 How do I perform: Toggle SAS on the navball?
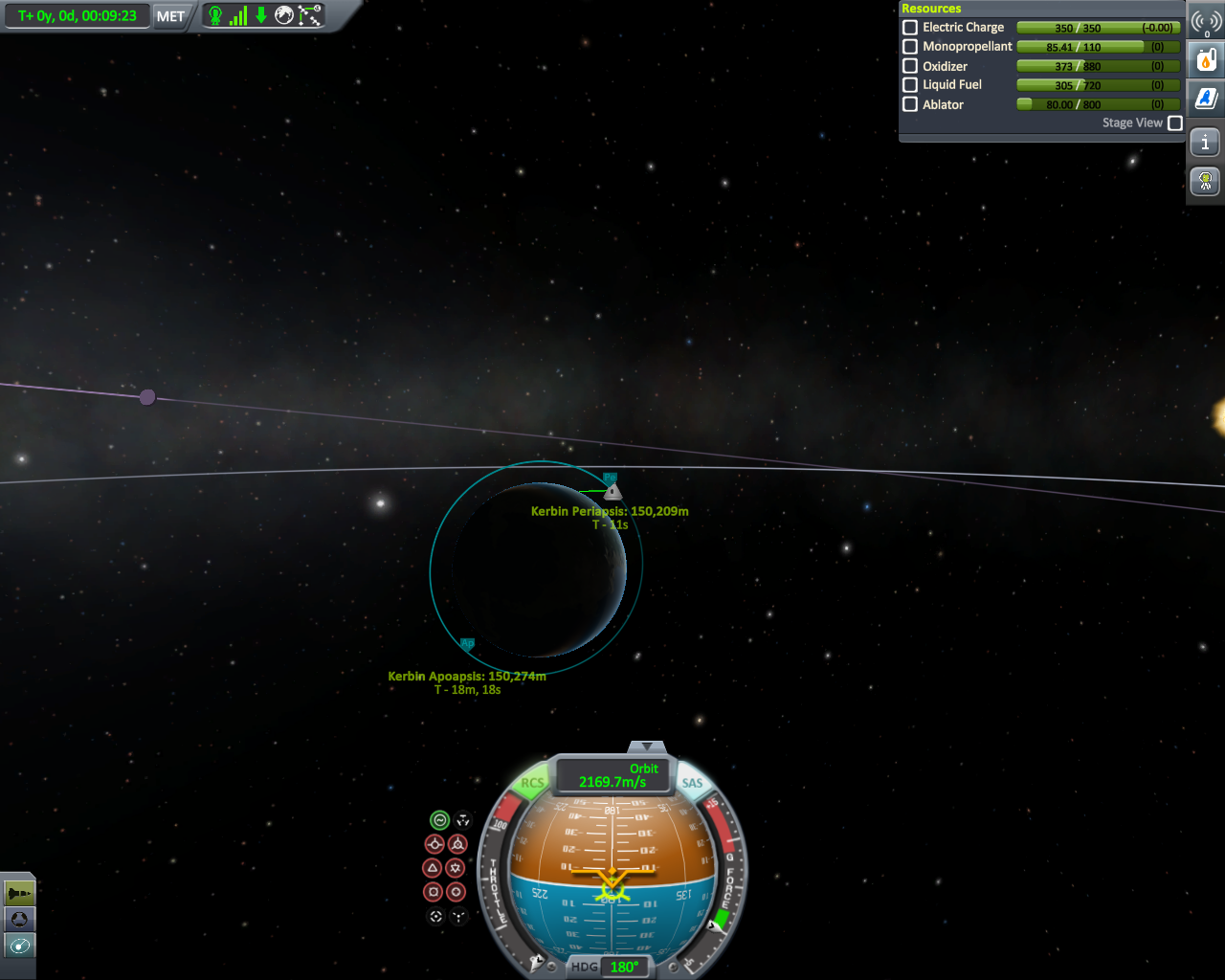692,783
